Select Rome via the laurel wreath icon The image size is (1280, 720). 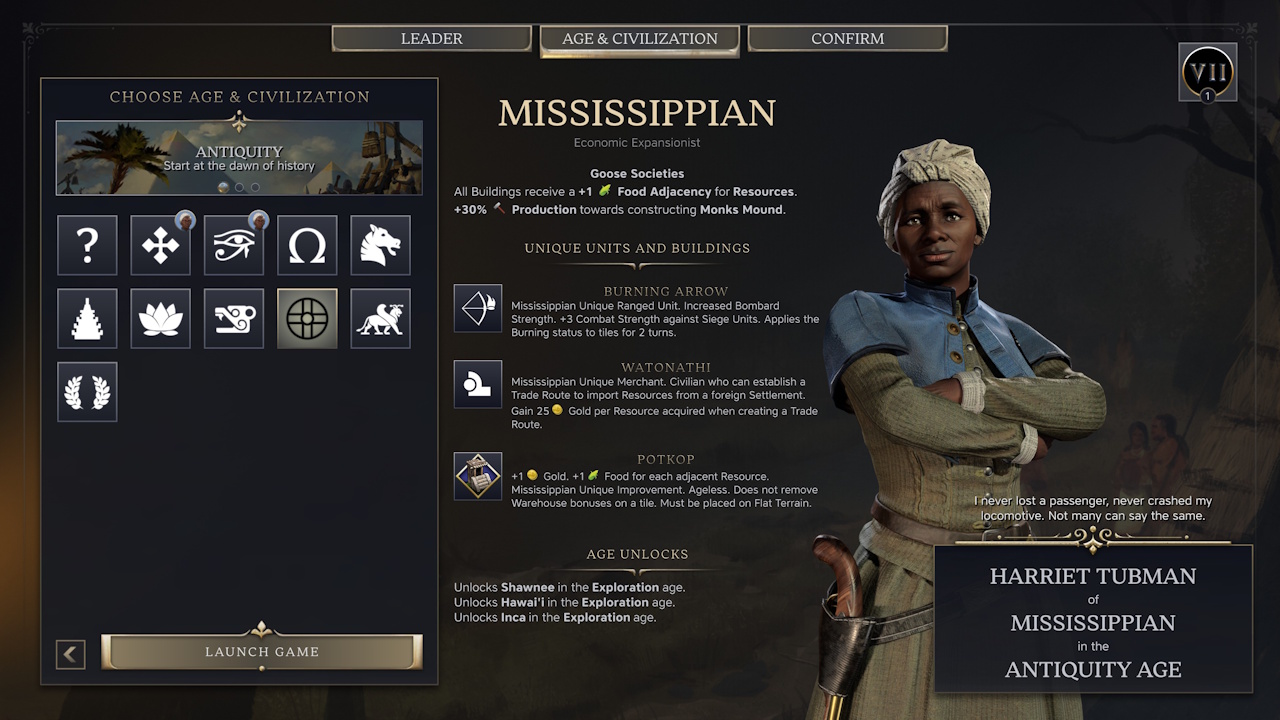(87, 391)
